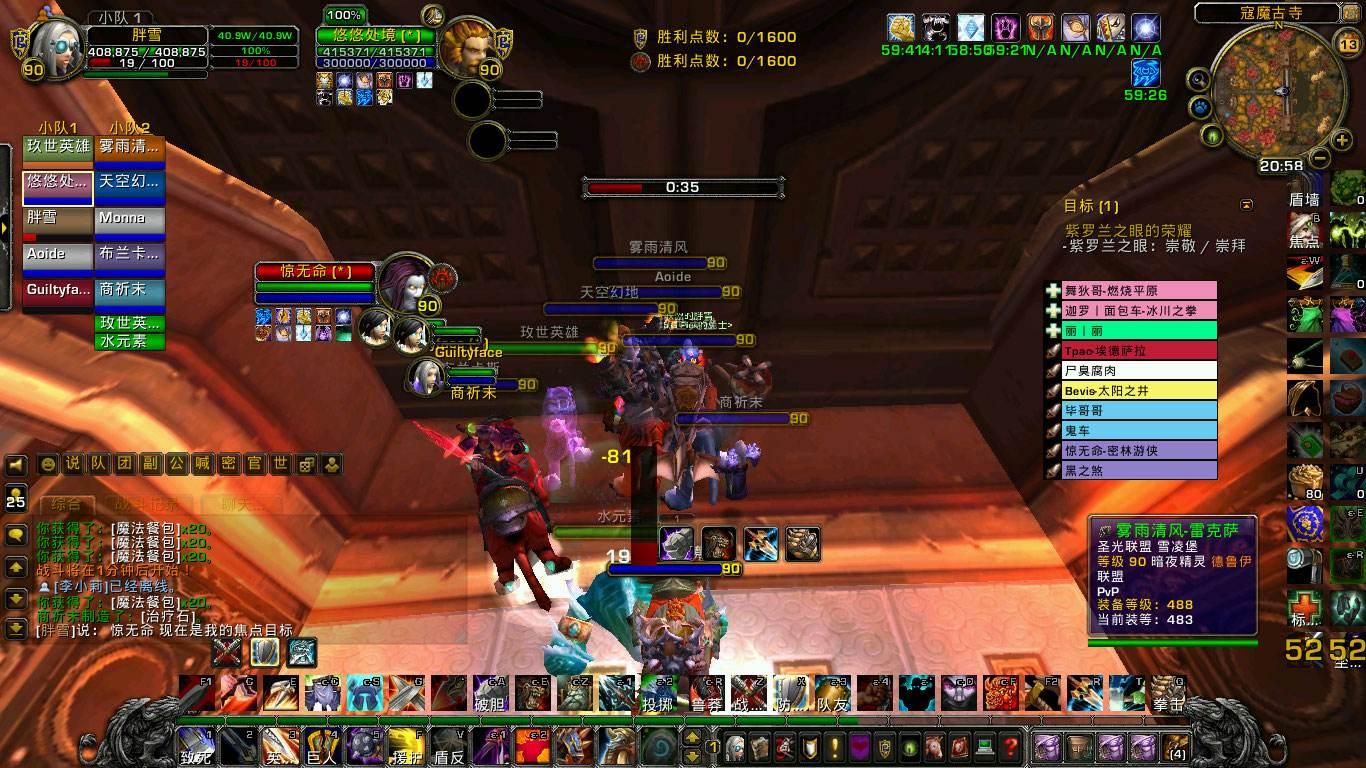Select raid member Monna in the raid frame
The height and width of the screenshot is (768, 1366).
[131, 218]
